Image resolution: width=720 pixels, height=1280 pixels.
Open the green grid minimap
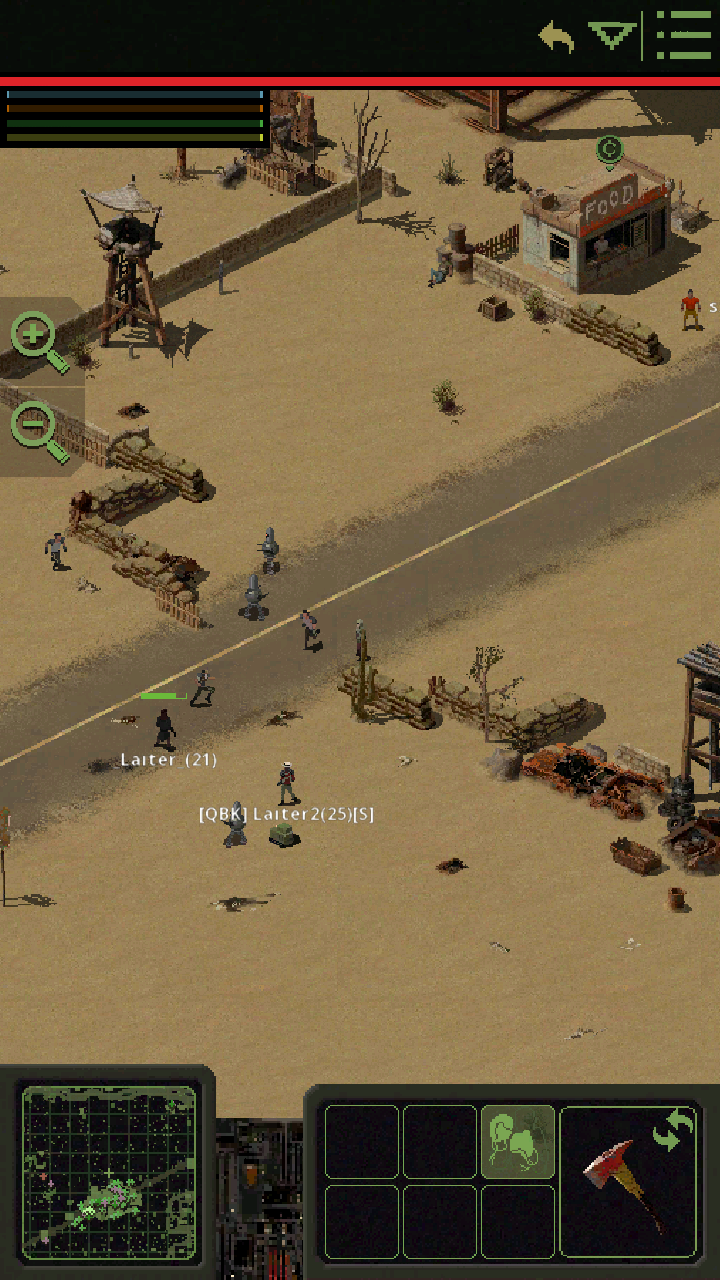coord(109,1172)
